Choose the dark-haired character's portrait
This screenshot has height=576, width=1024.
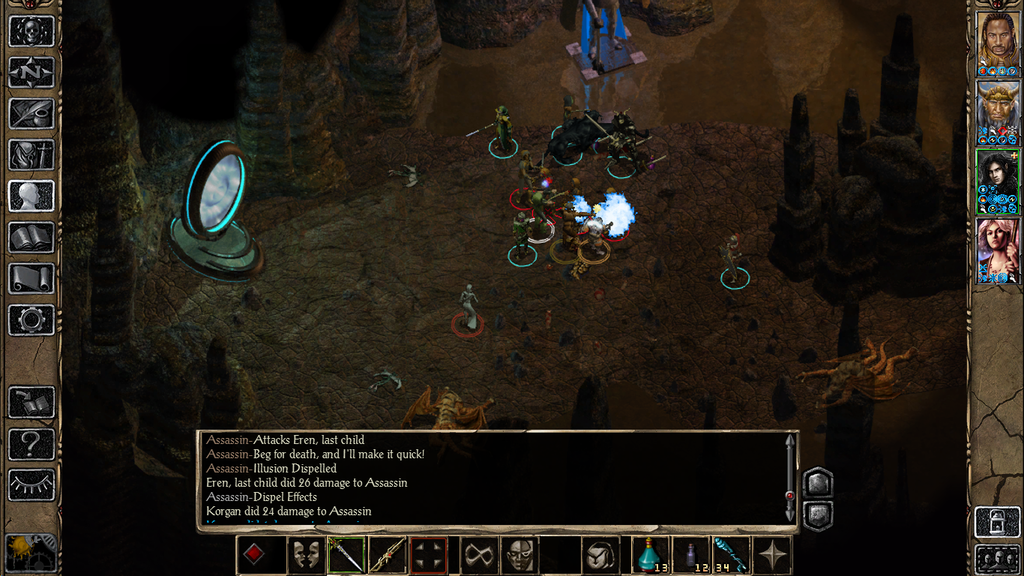997,181
